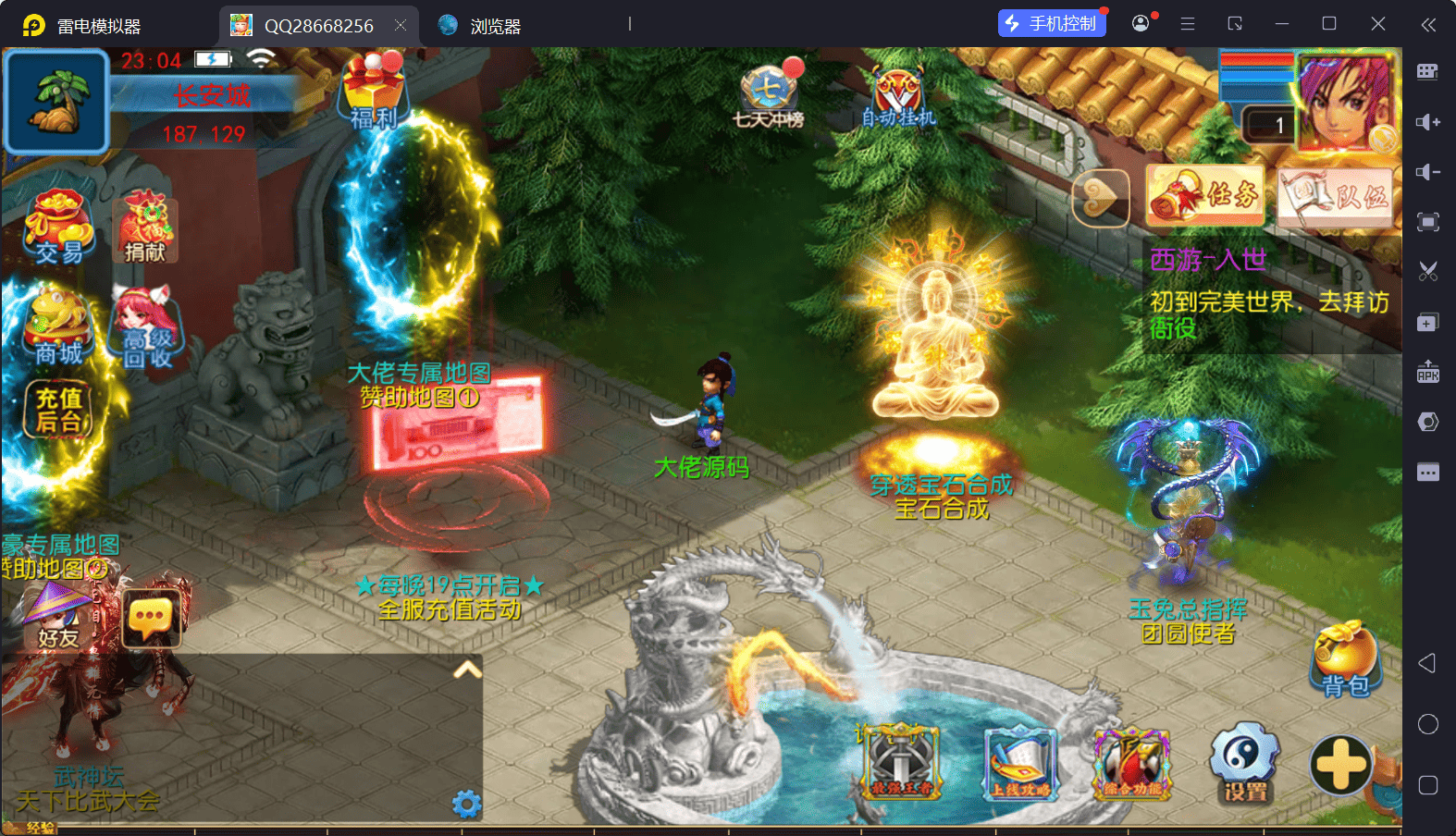Switch to the 队伍 team tab

click(x=1336, y=196)
